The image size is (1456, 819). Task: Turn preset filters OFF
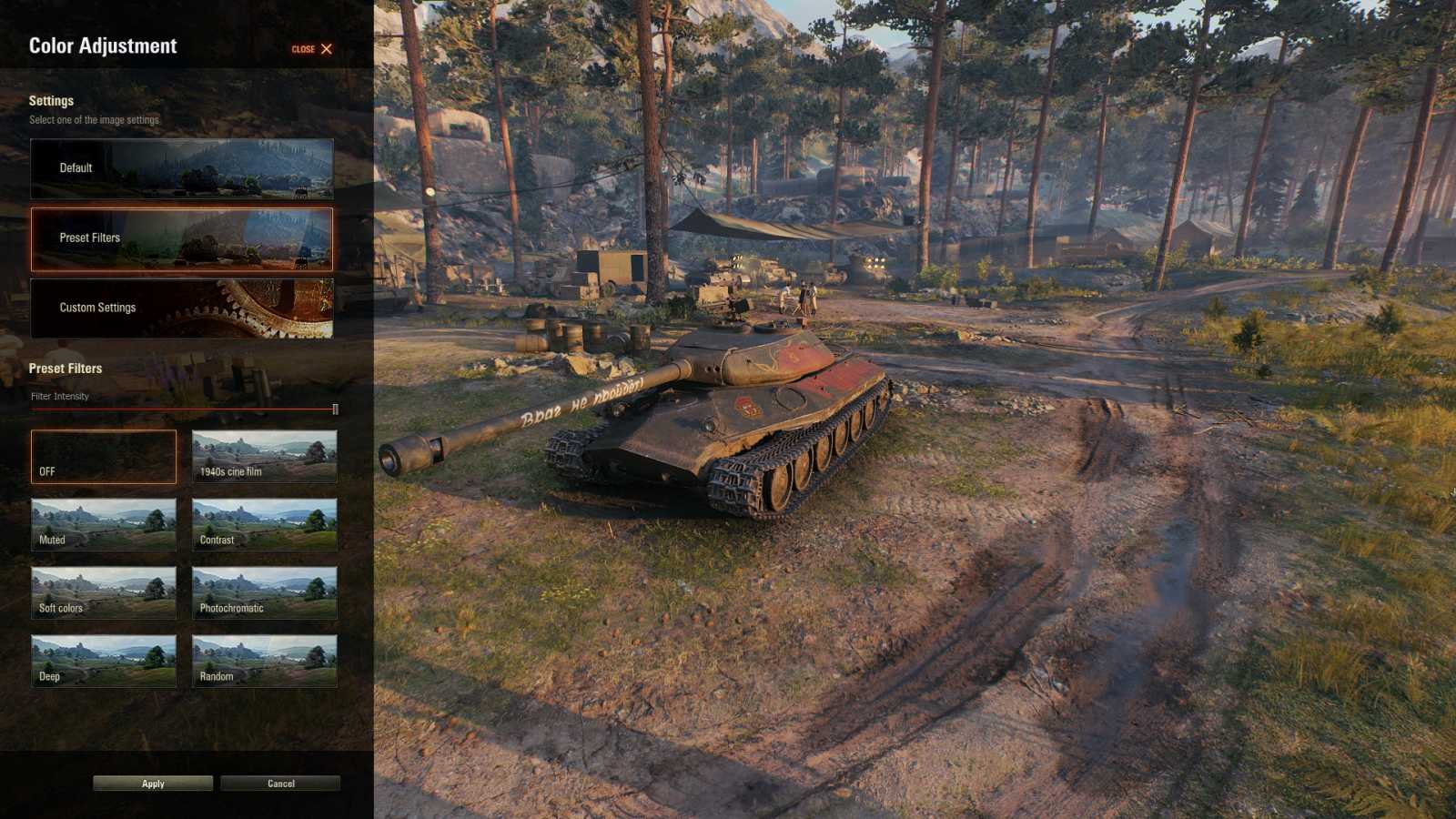103,457
